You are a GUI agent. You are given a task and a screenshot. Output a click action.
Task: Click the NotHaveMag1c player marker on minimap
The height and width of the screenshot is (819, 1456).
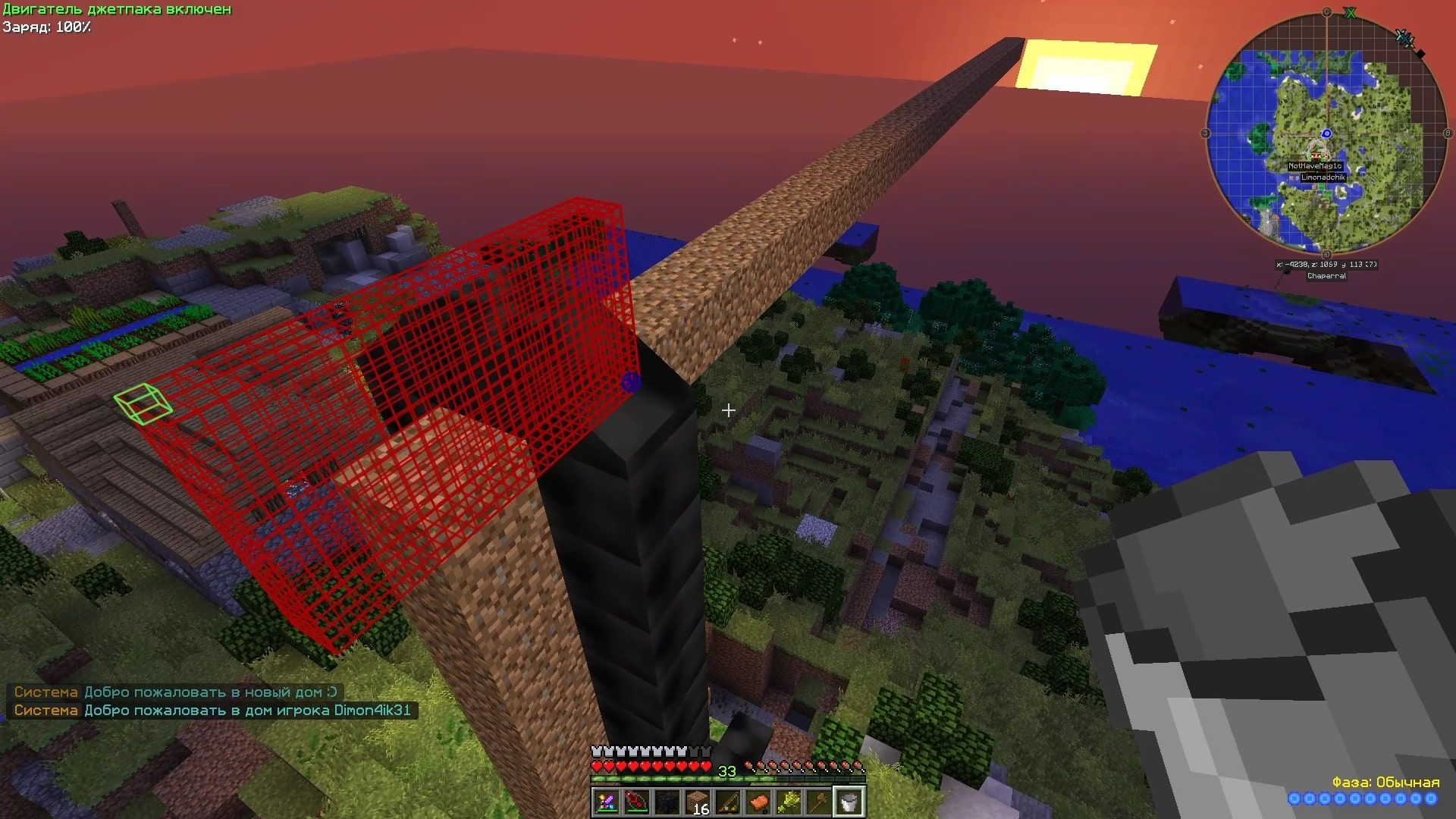tap(1315, 165)
